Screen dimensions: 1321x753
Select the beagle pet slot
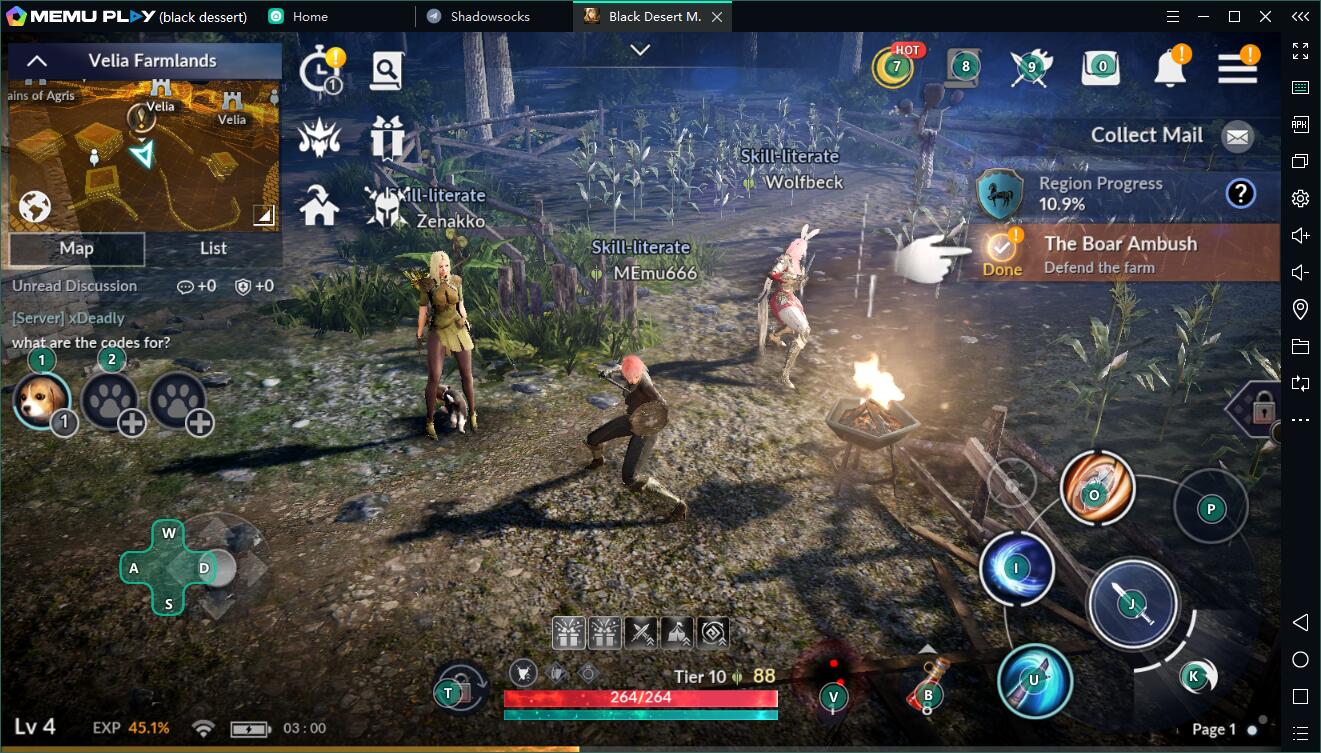pos(42,400)
